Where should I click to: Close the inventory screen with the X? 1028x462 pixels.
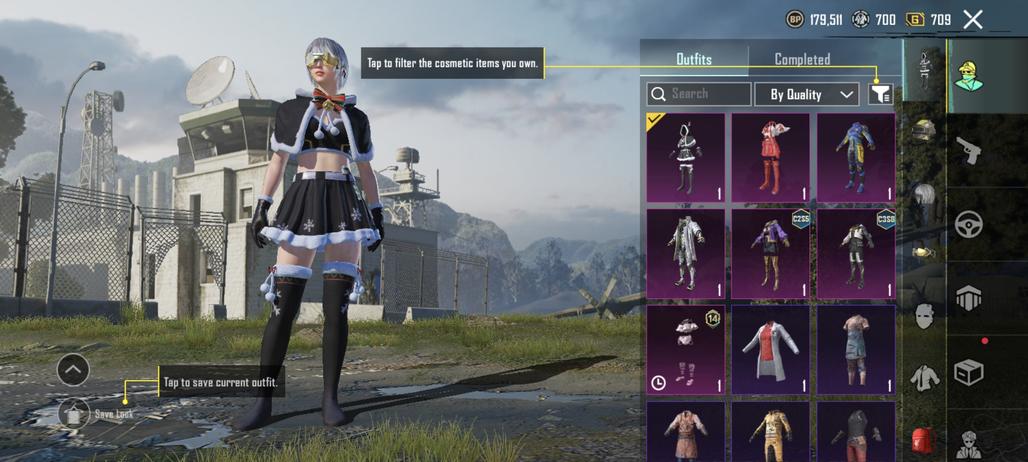(x=972, y=19)
